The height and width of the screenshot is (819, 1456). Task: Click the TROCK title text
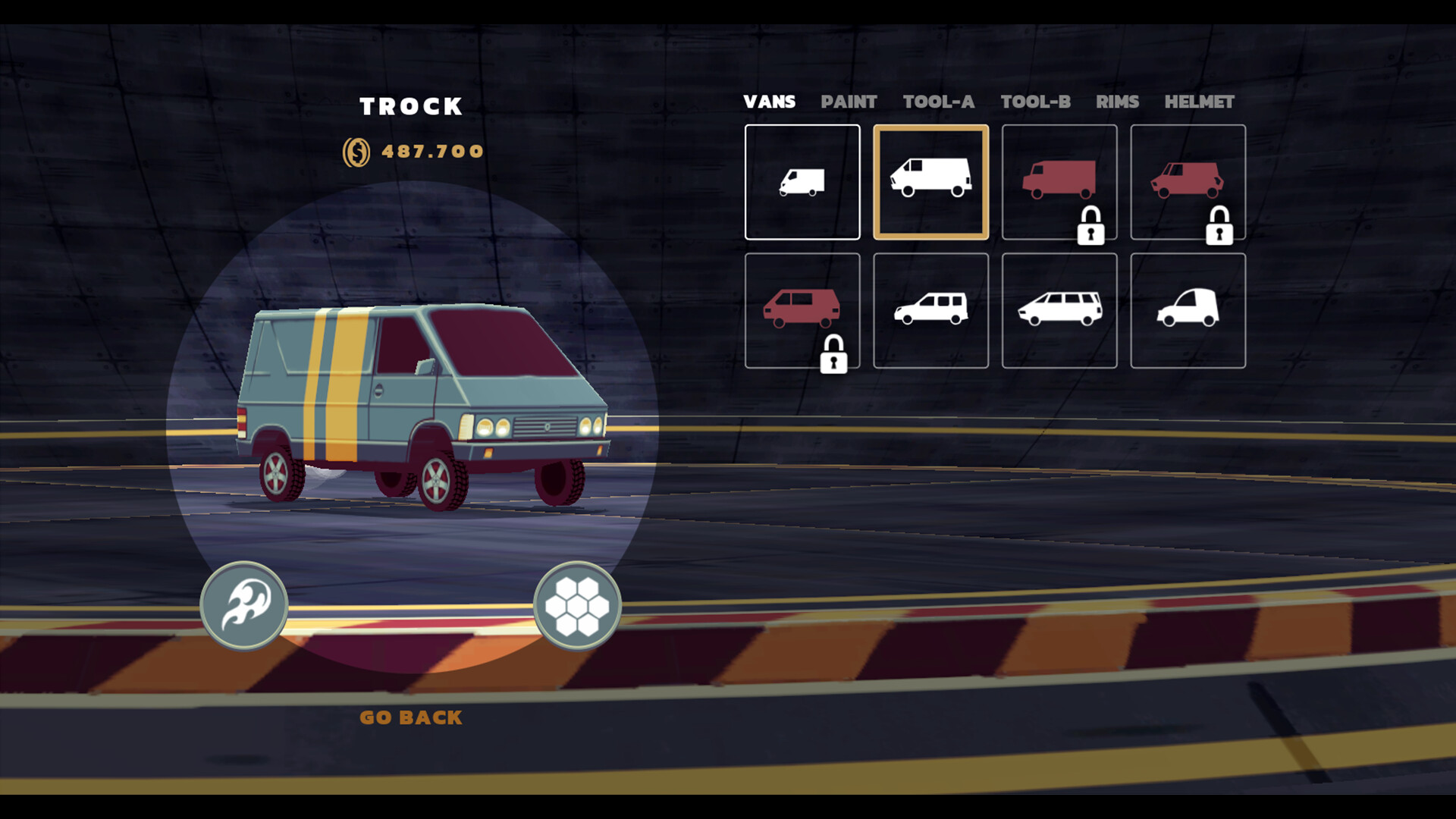point(412,106)
